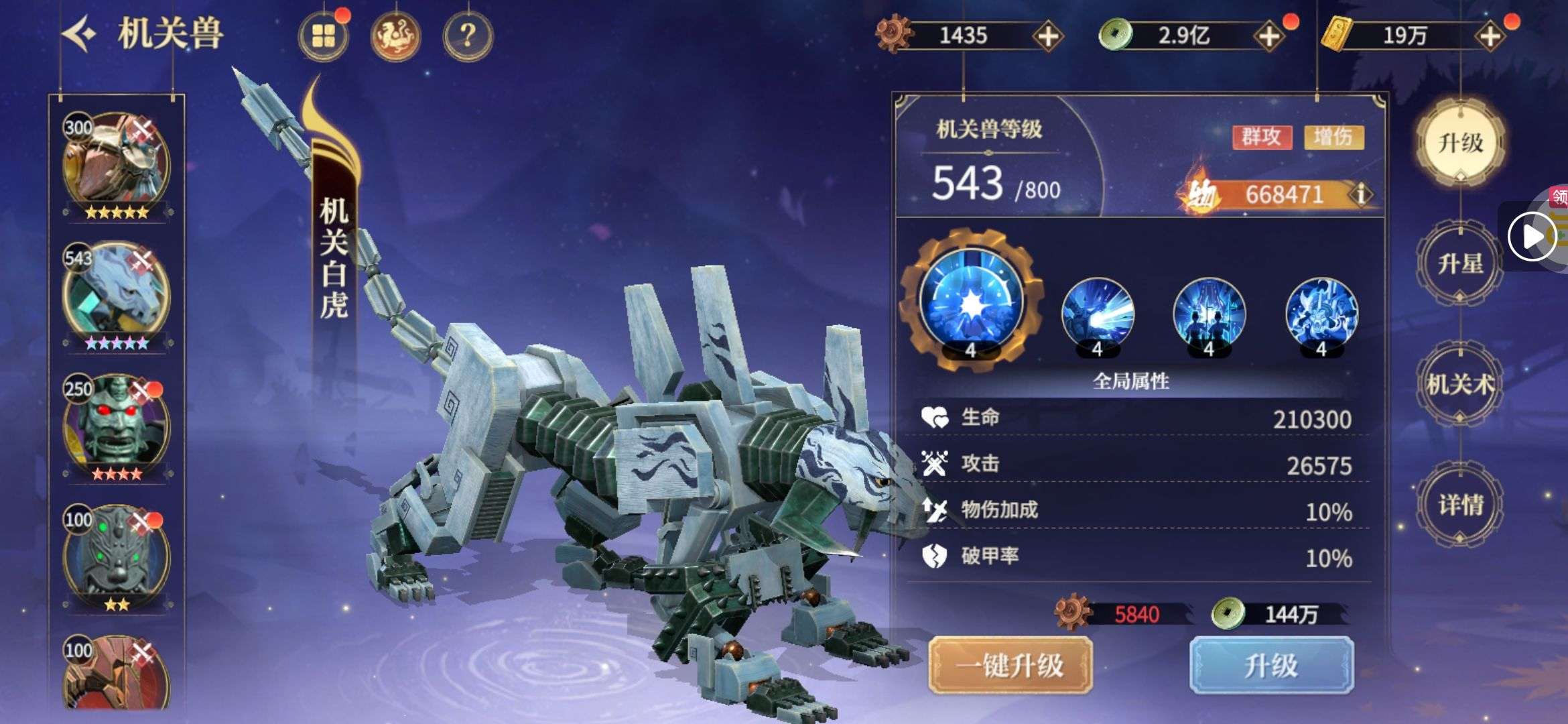This screenshot has width=1568, height=724.
Task: Open the 详情 details tab
Action: point(1460,505)
